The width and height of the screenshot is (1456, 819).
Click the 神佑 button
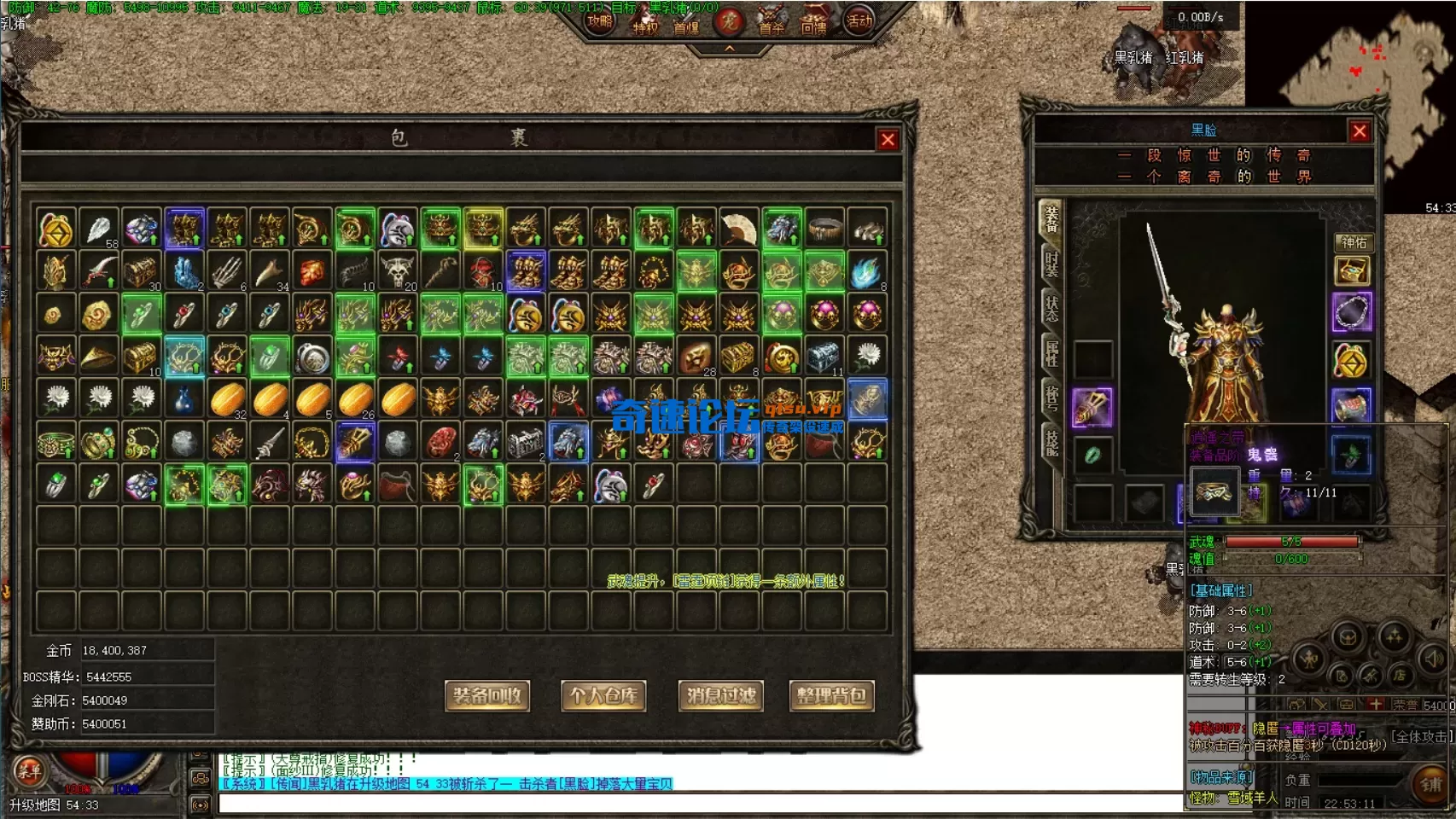pos(1354,242)
